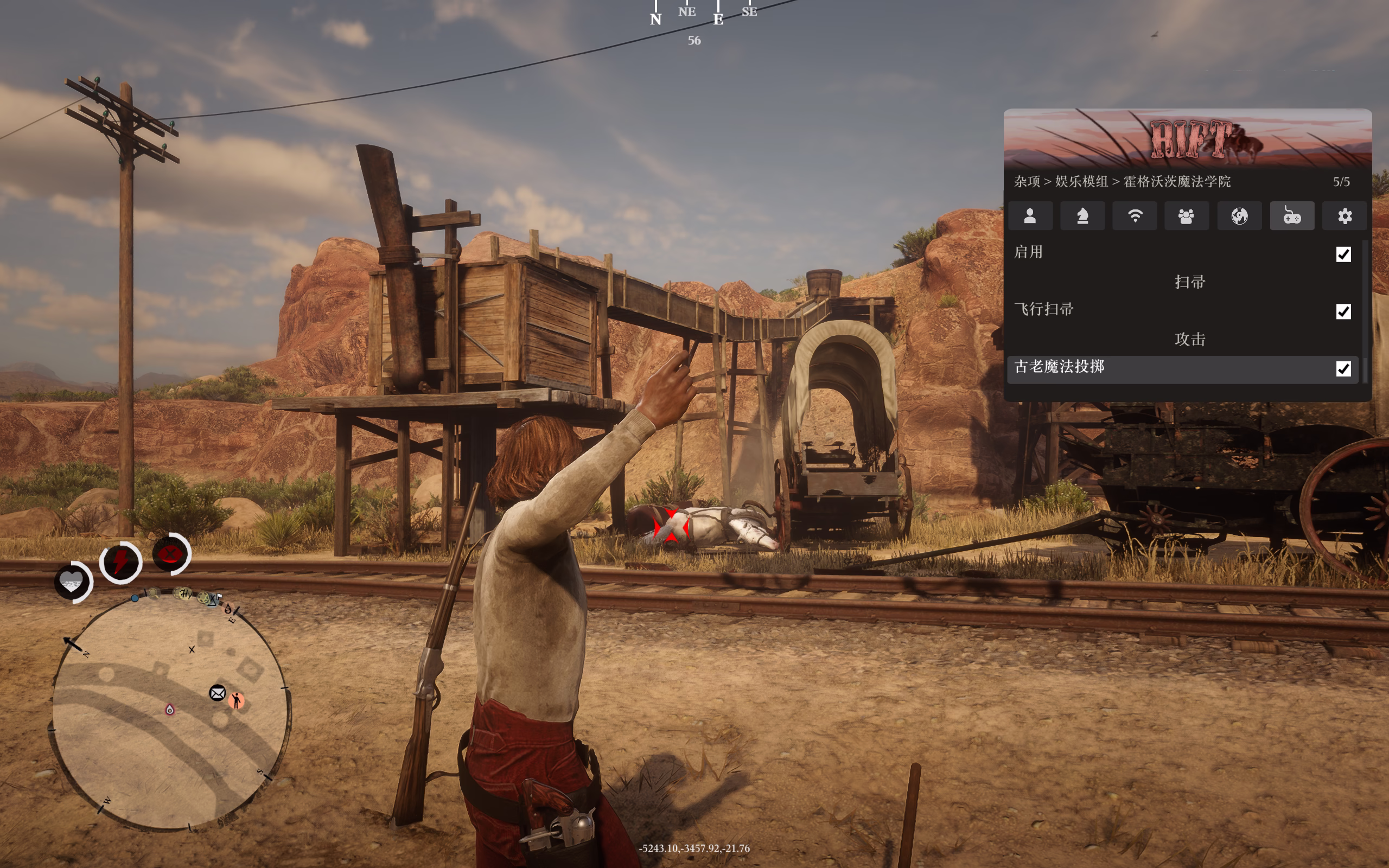Open the player tab with person icon
1389x868 pixels.
pyautogui.click(x=1030, y=216)
